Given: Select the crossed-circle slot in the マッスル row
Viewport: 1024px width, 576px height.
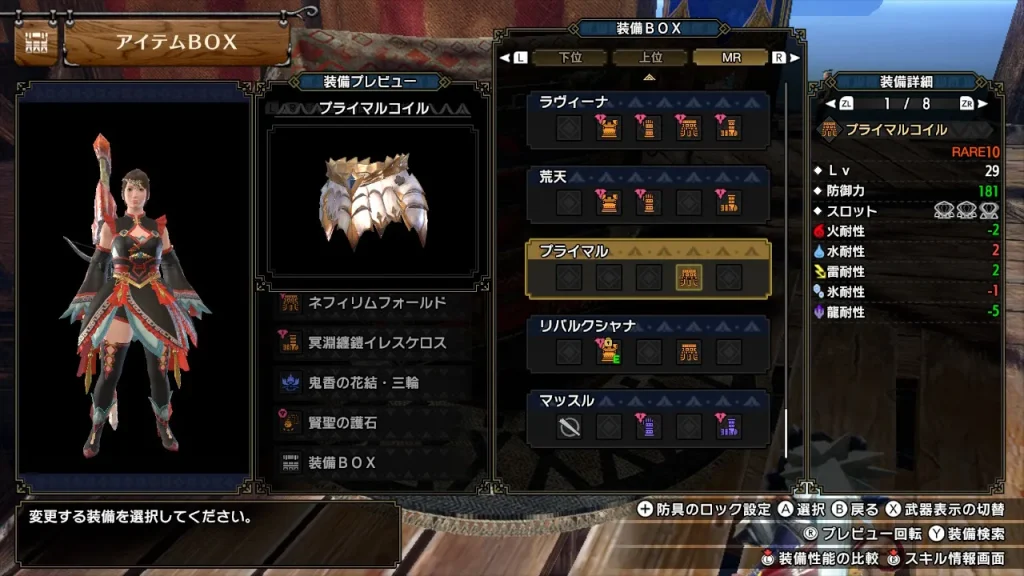Looking at the screenshot, I should pyautogui.click(x=569, y=428).
